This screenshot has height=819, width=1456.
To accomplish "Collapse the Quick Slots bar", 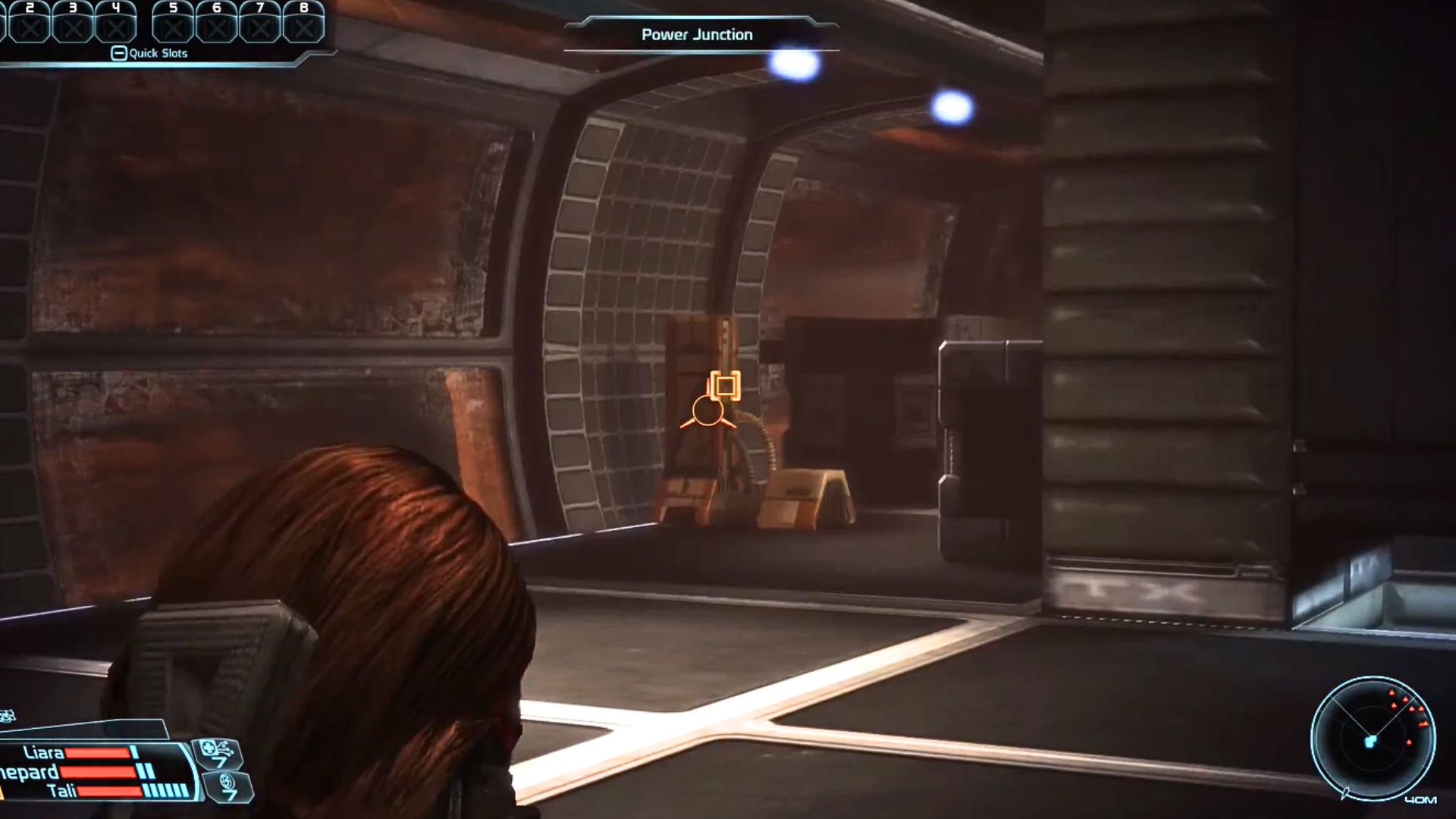I will 118,53.
